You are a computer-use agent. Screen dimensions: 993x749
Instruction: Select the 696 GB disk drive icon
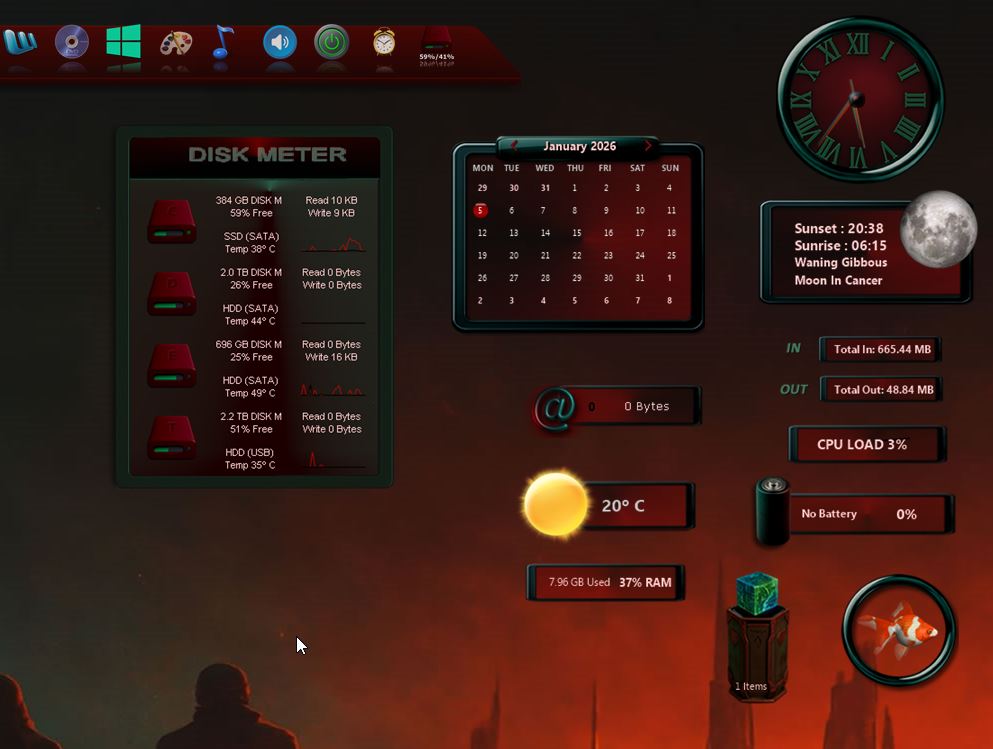point(171,366)
